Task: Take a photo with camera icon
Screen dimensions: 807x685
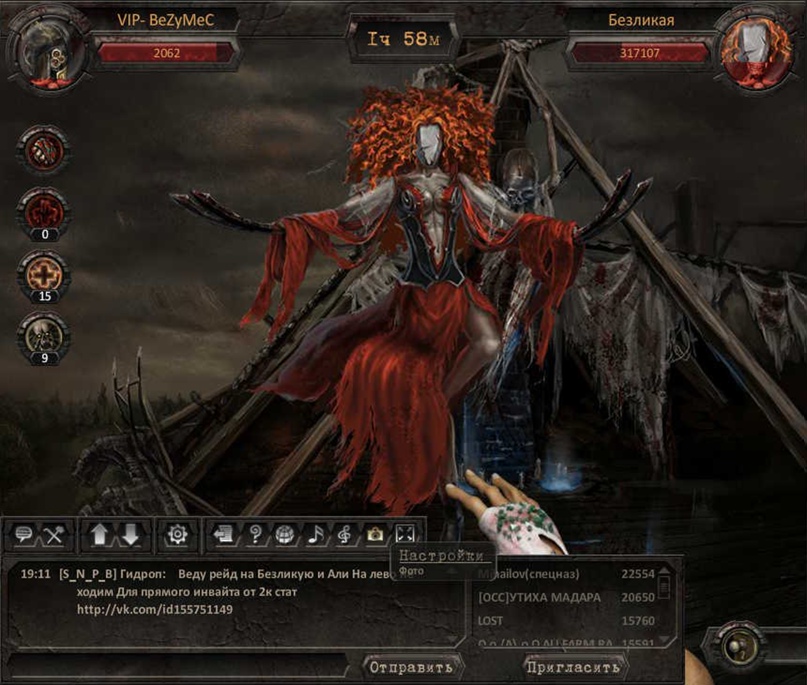Action: (x=374, y=535)
